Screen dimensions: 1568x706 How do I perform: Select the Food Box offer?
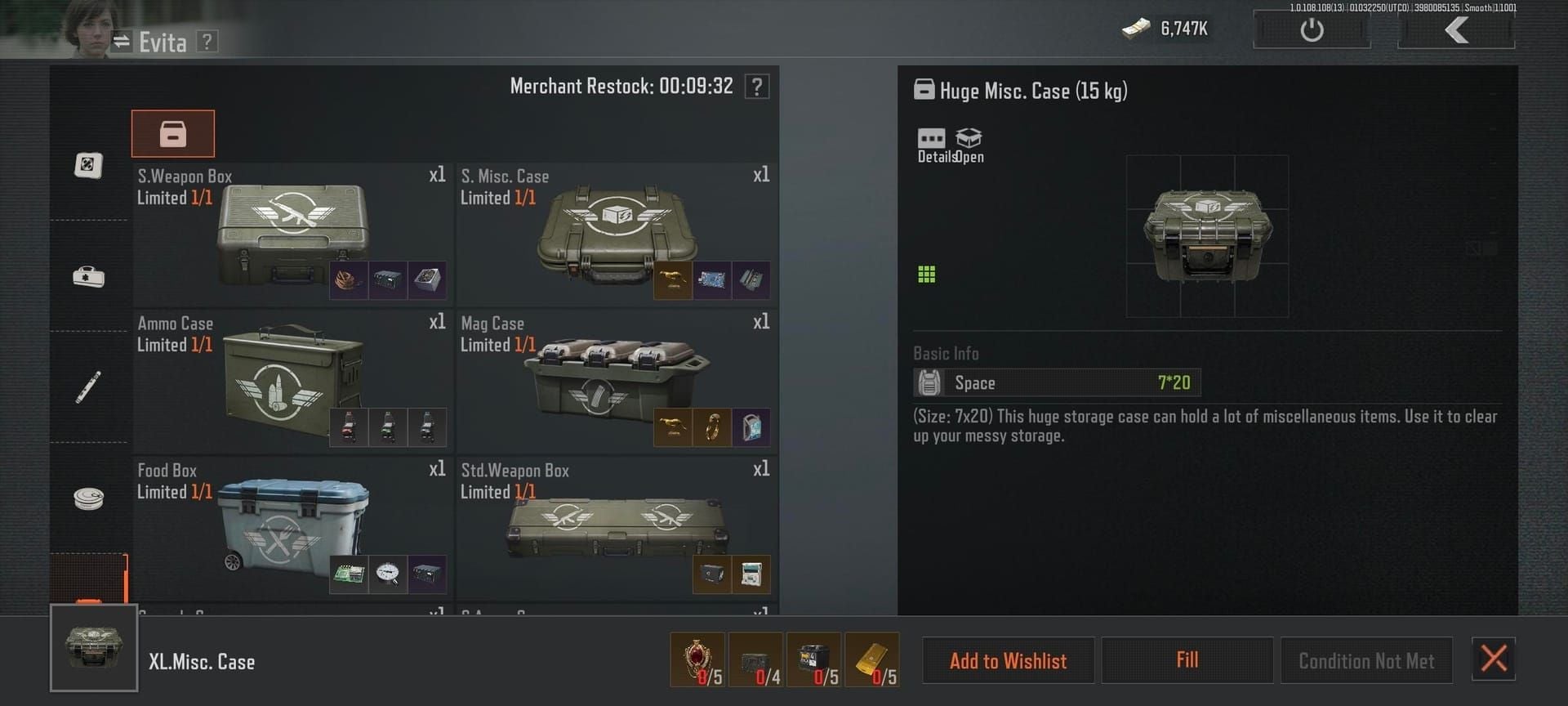[292, 528]
